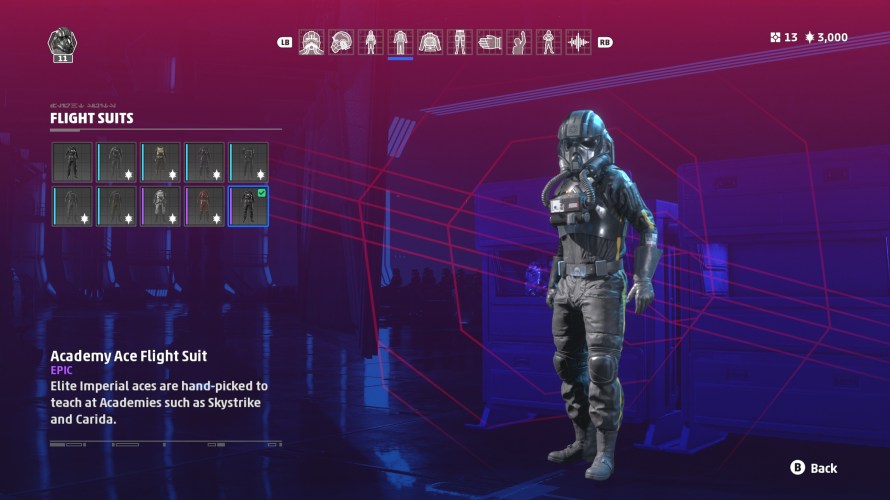Screen dimensions: 890x500
Task: Pick the red epic flight suit
Action: pos(204,206)
